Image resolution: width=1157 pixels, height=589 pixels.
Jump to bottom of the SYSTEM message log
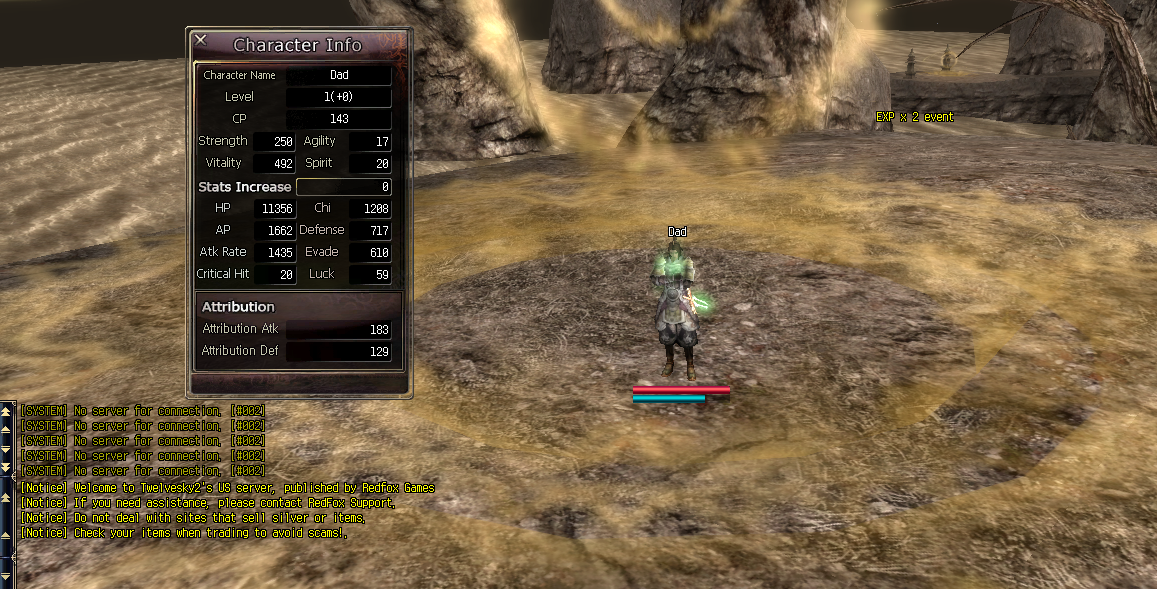point(7,468)
